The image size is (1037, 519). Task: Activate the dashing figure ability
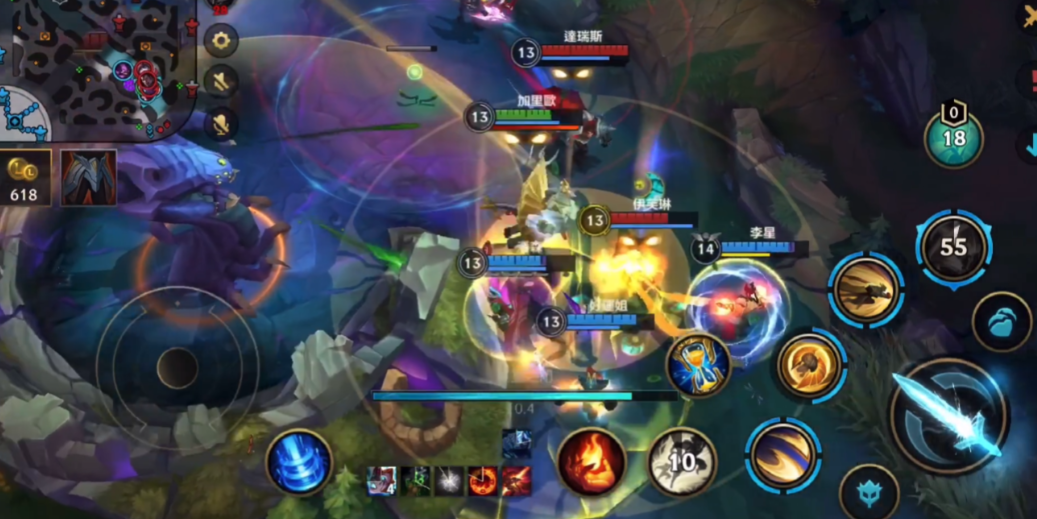(865, 290)
